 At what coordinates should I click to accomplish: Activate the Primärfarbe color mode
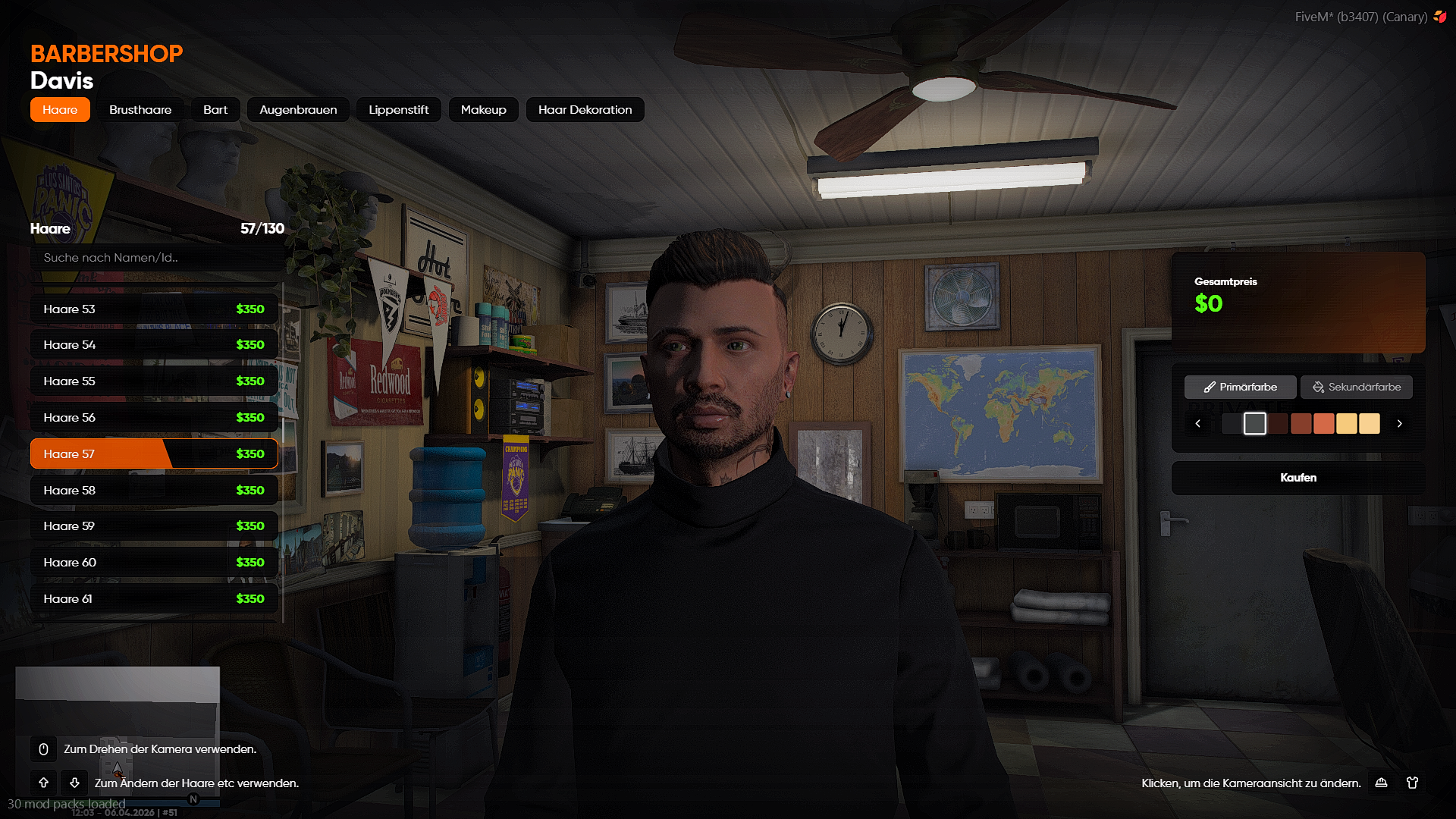click(x=1240, y=388)
